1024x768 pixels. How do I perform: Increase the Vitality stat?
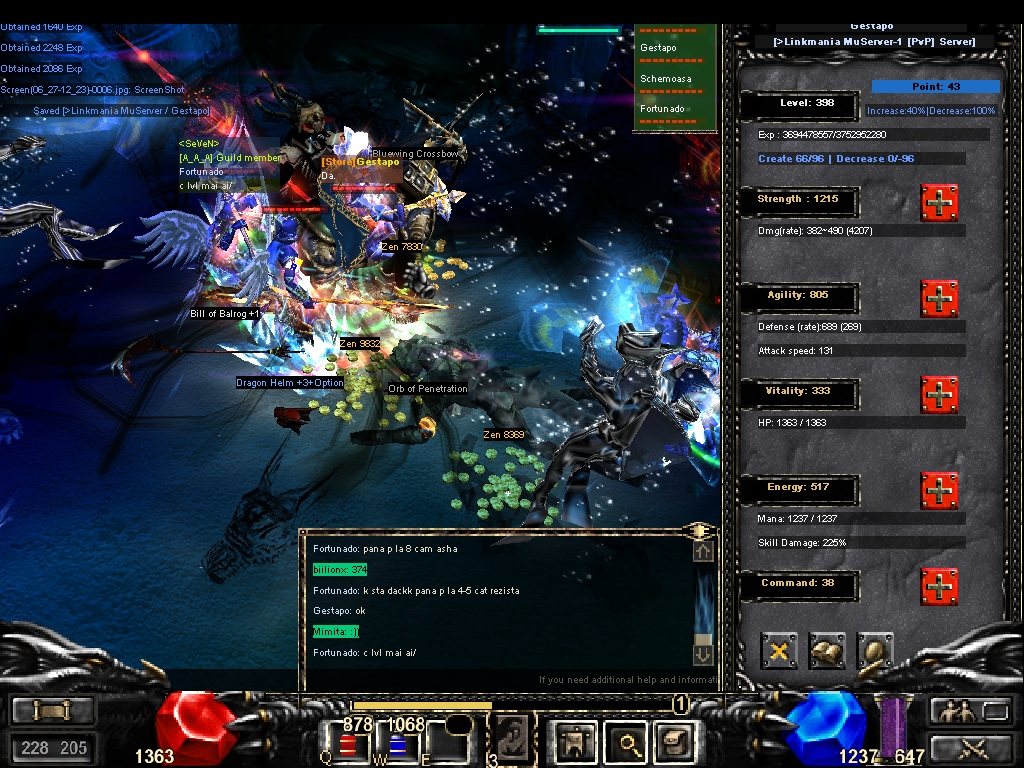[939, 395]
